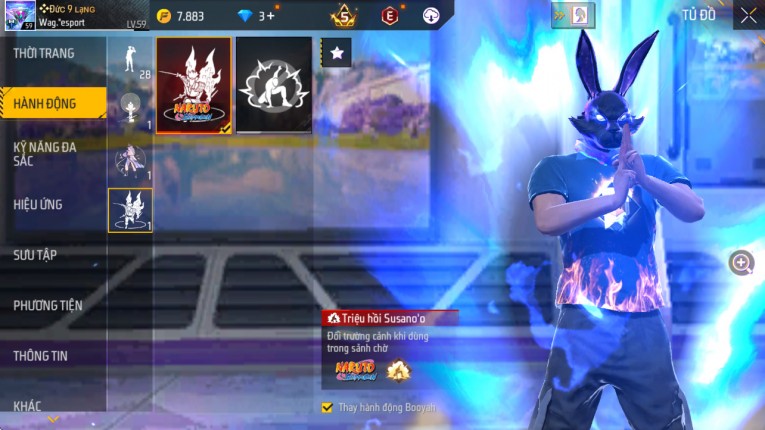The height and width of the screenshot is (430, 765).
Task: Select the Naruto Susano'o emote tile
Action: point(194,86)
